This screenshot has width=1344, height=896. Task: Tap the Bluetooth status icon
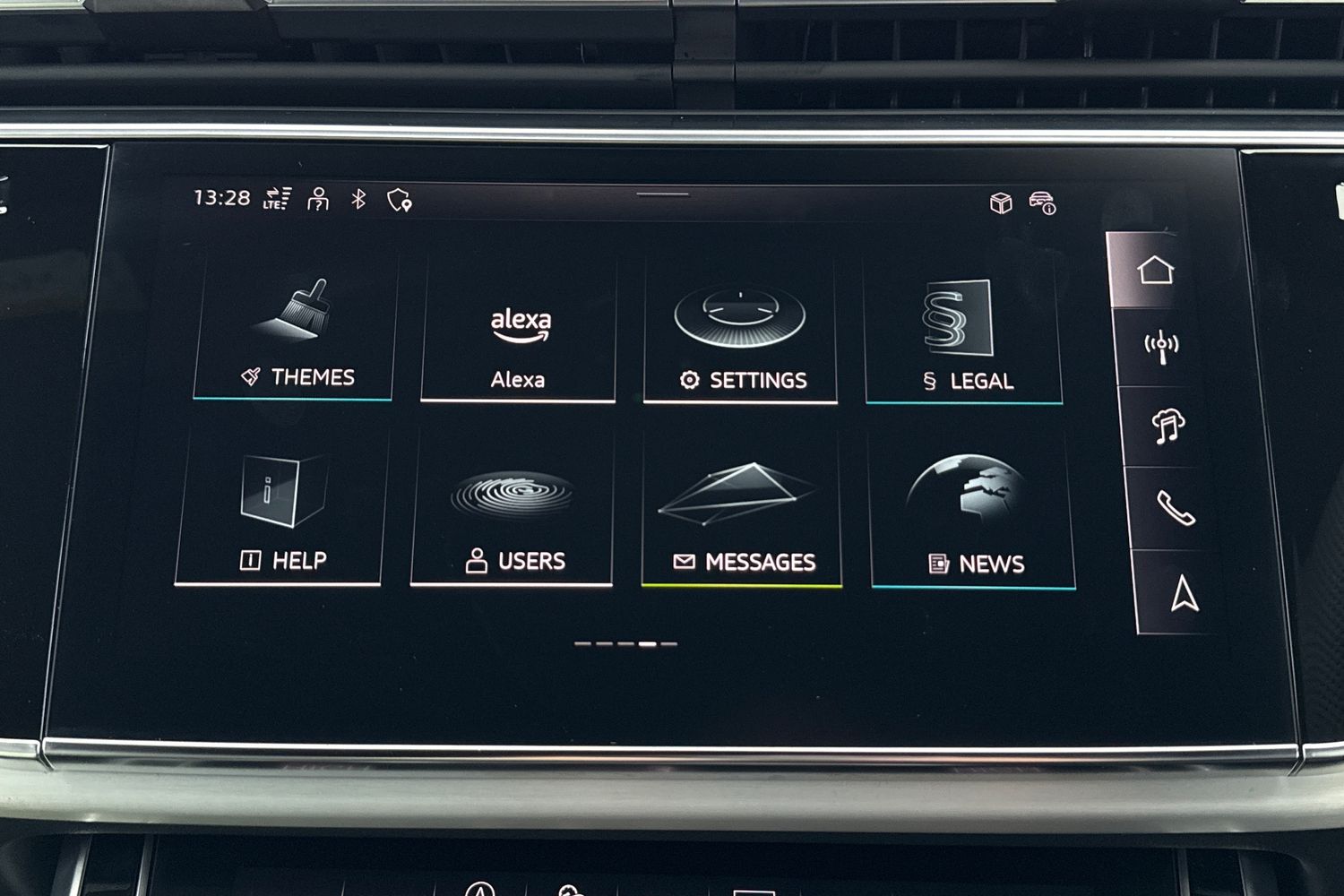tap(358, 199)
